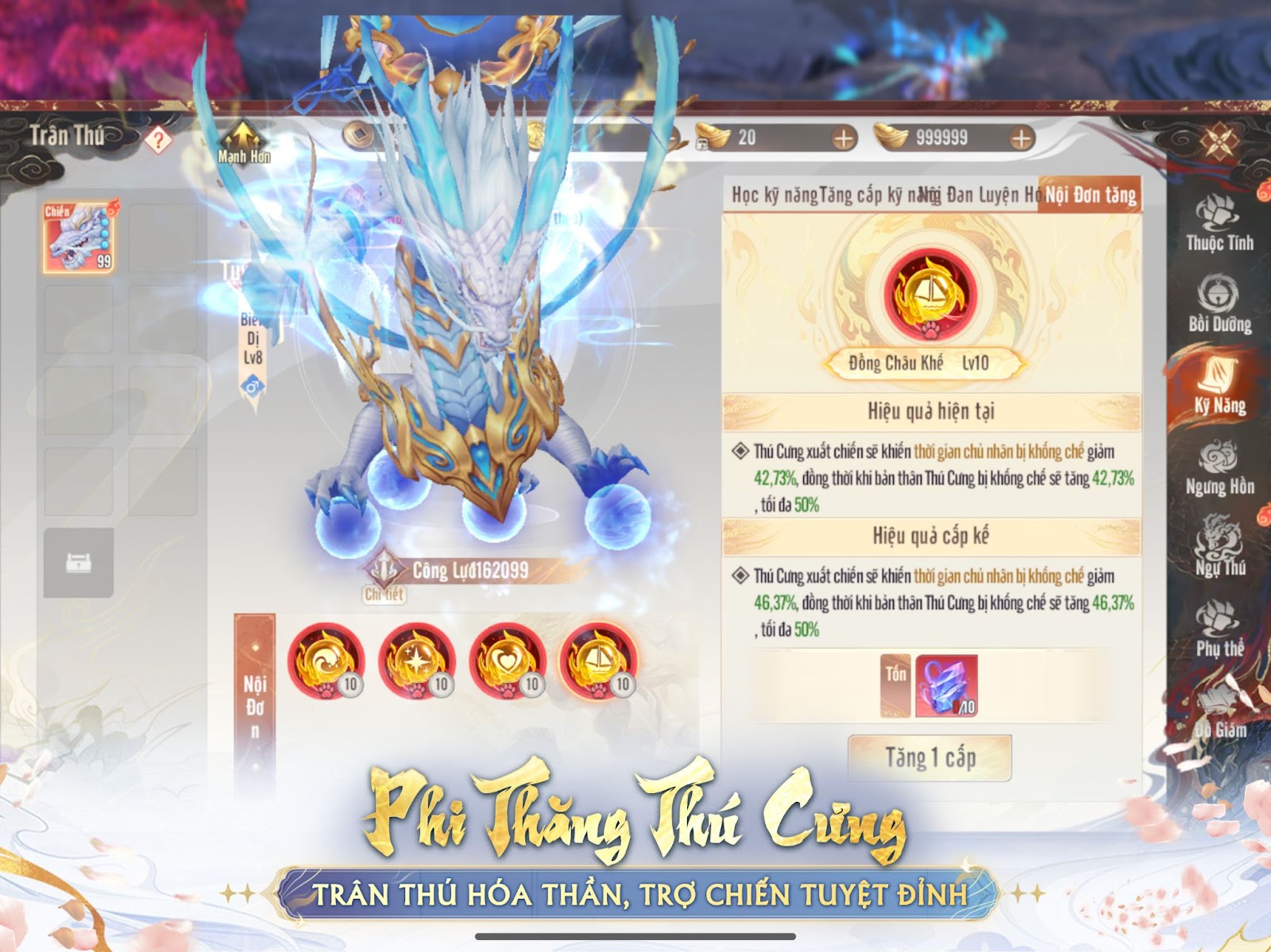This screenshot has width=1271, height=952.
Task: Click plus next to the 999999 currency
Action: (1020, 137)
